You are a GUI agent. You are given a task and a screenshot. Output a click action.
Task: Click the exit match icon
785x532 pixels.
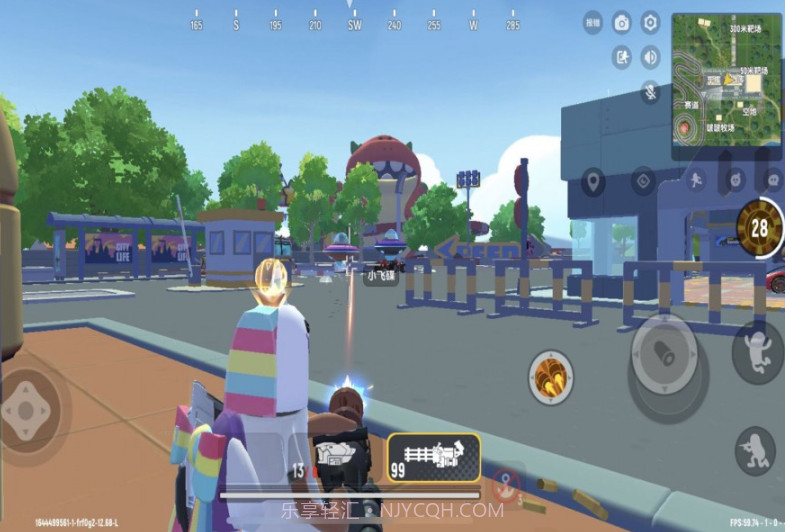tap(621, 57)
